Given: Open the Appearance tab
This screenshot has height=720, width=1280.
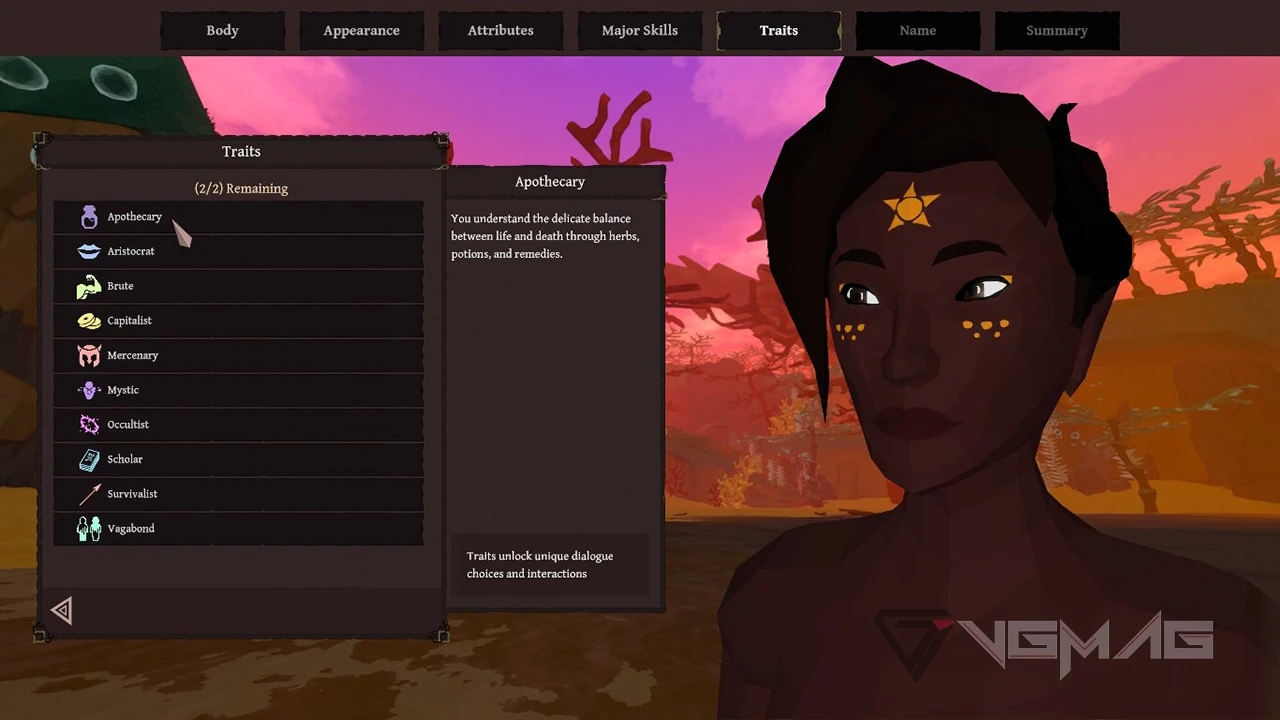Looking at the screenshot, I should [361, 31].
